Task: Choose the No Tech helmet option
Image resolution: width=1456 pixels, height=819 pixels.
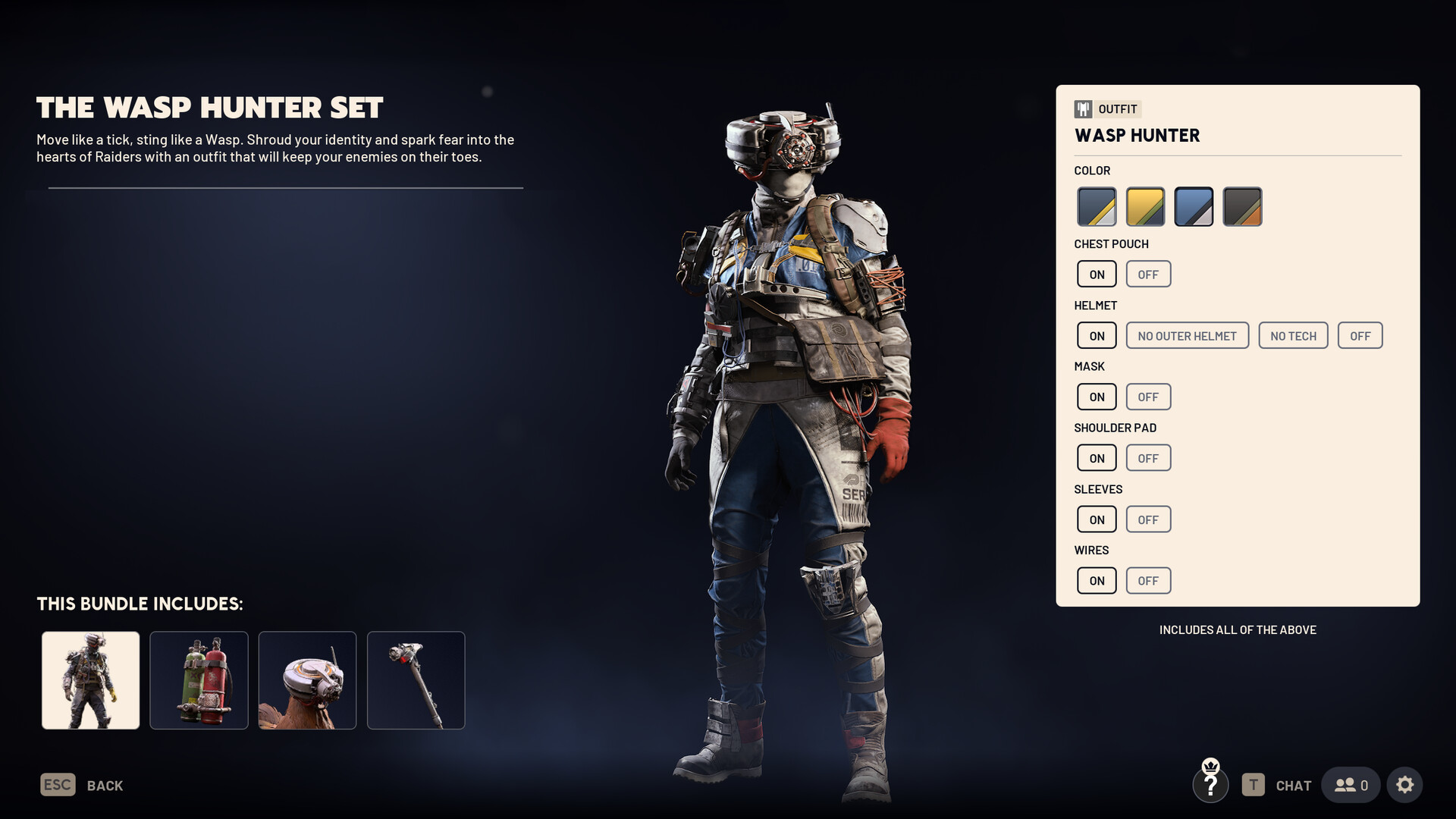Action: (x=1293, y=336)
